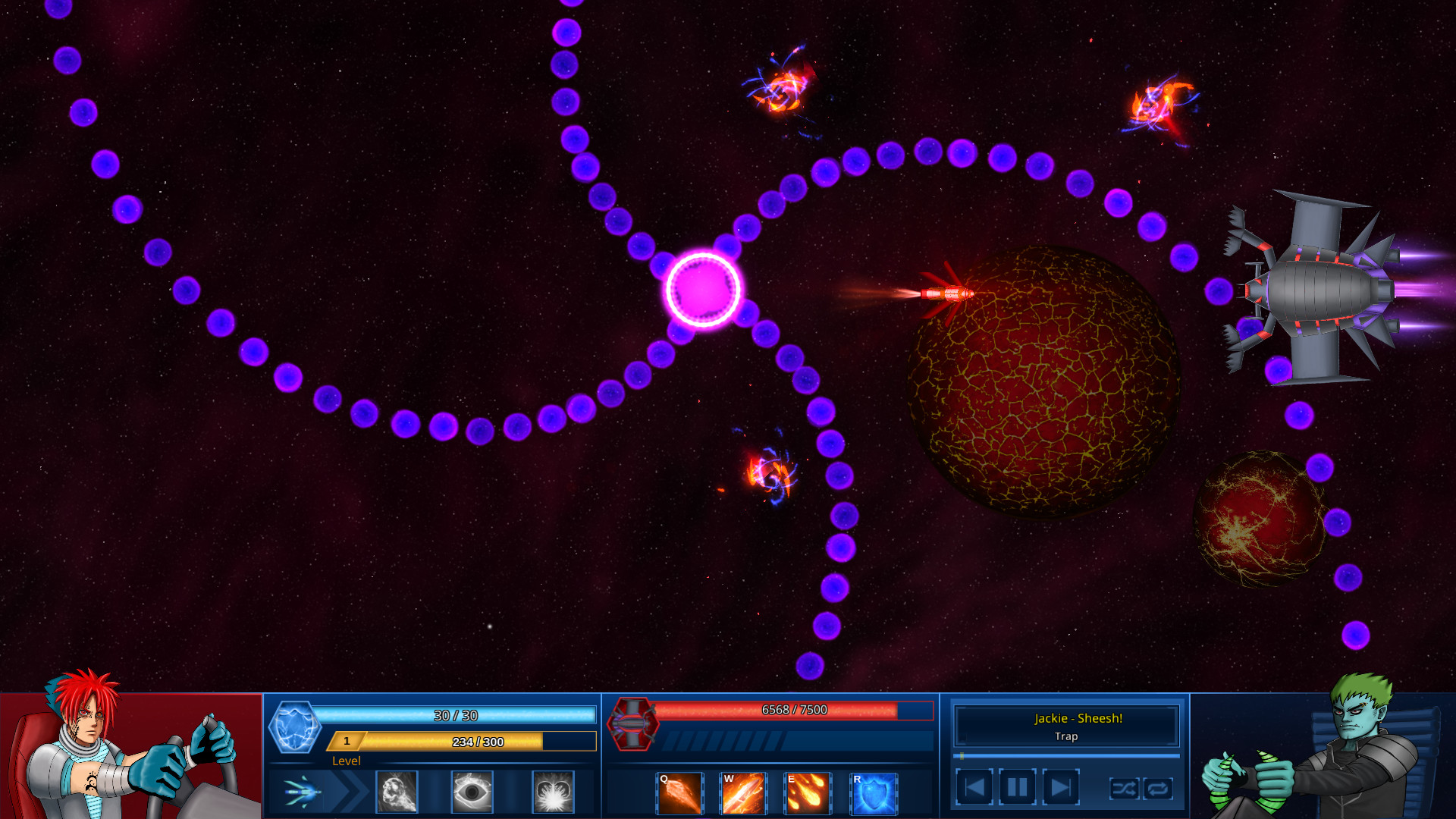This screenshot has width=1456, height=819.
Task: Click the red enemy ship hexagon emblem
Action: click(x=632, y=725)
